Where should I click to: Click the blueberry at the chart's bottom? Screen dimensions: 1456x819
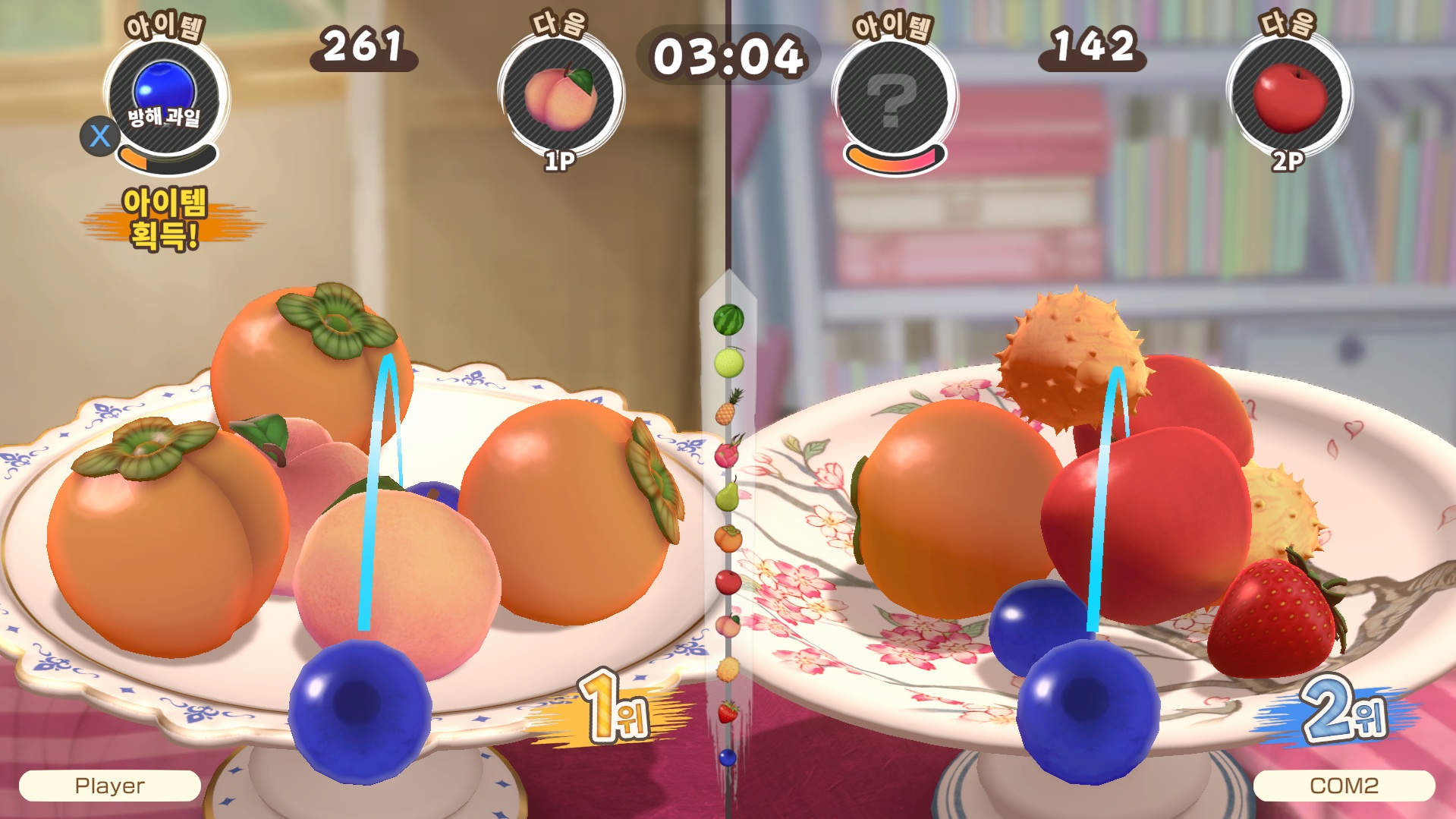tap(728, 758)
